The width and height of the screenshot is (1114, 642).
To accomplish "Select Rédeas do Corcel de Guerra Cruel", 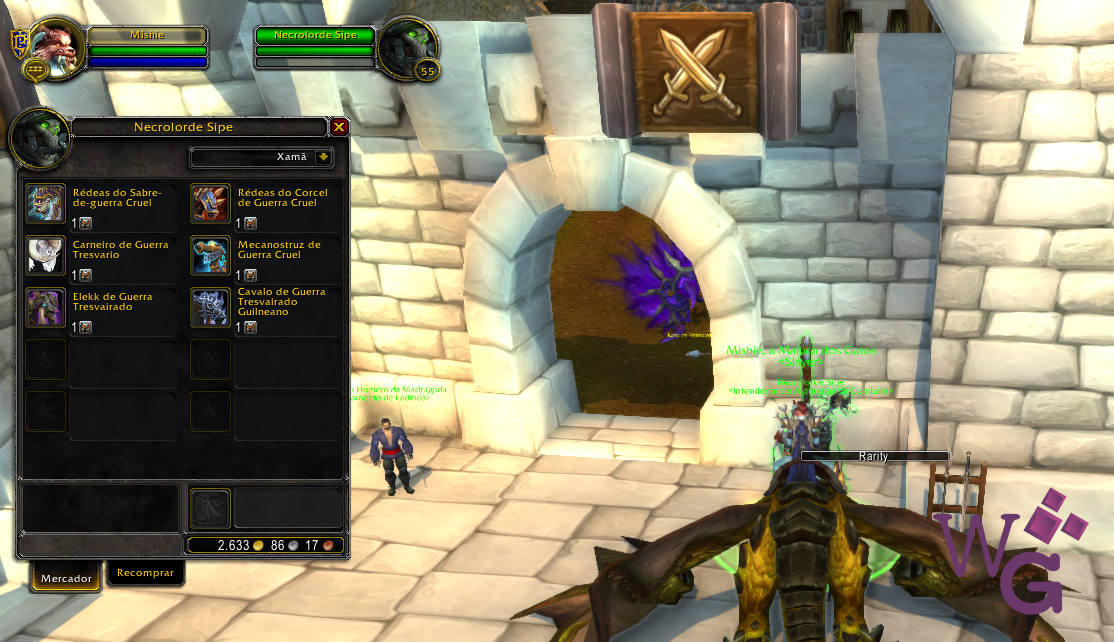I will pos(210,203).
